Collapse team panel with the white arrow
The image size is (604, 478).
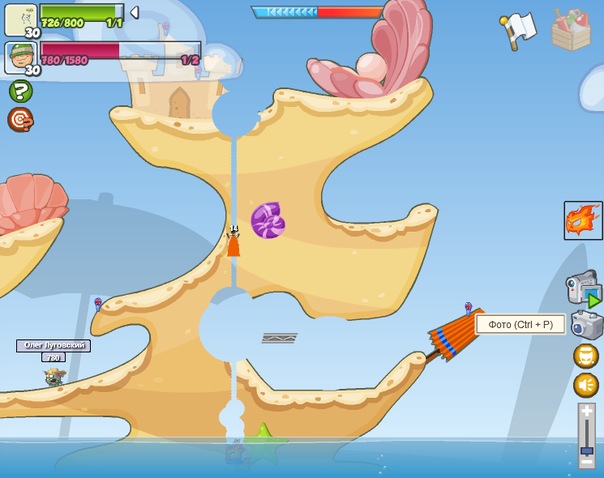[x=135, y=13]
